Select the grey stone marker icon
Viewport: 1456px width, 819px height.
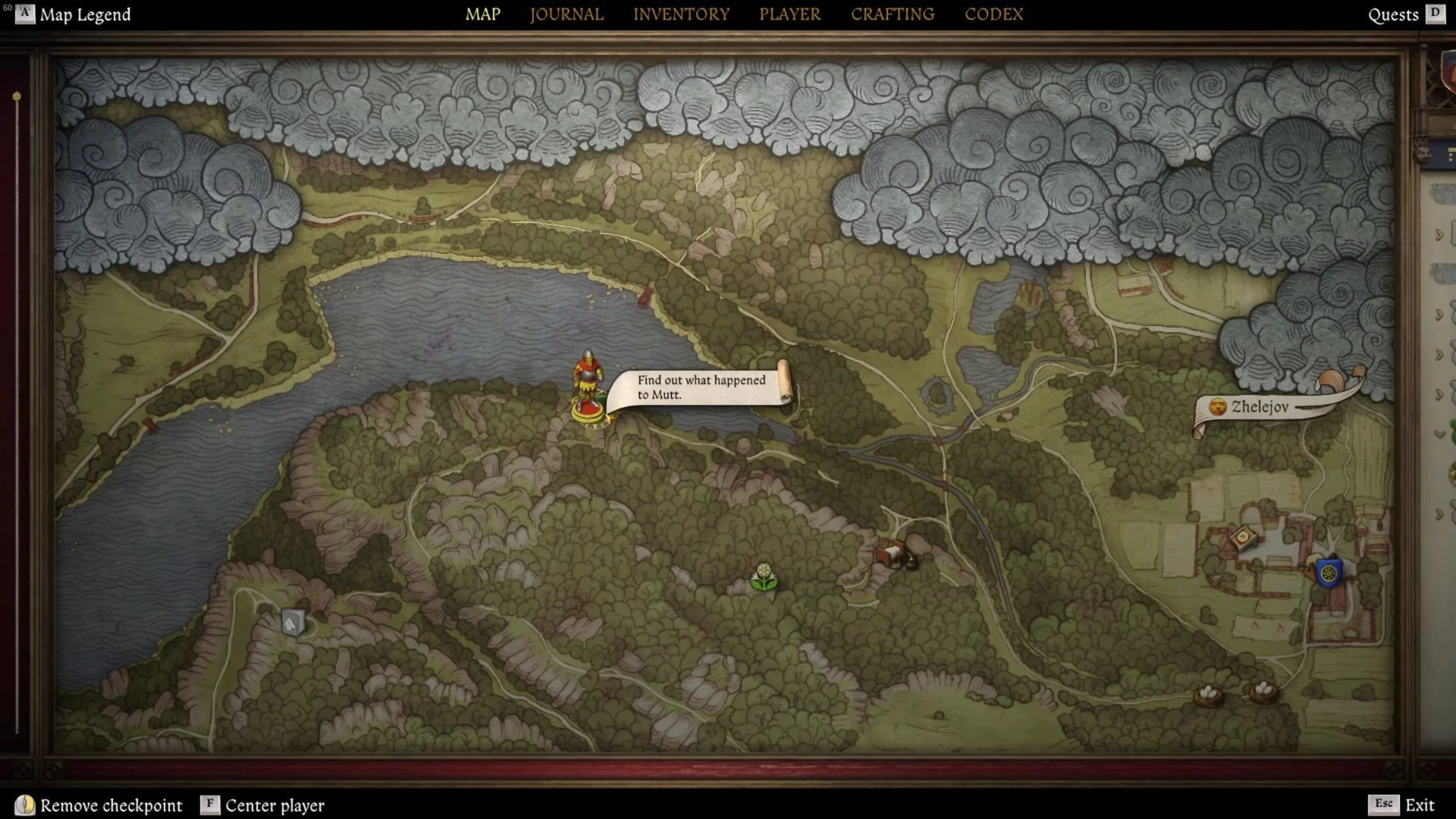point(292,623)
